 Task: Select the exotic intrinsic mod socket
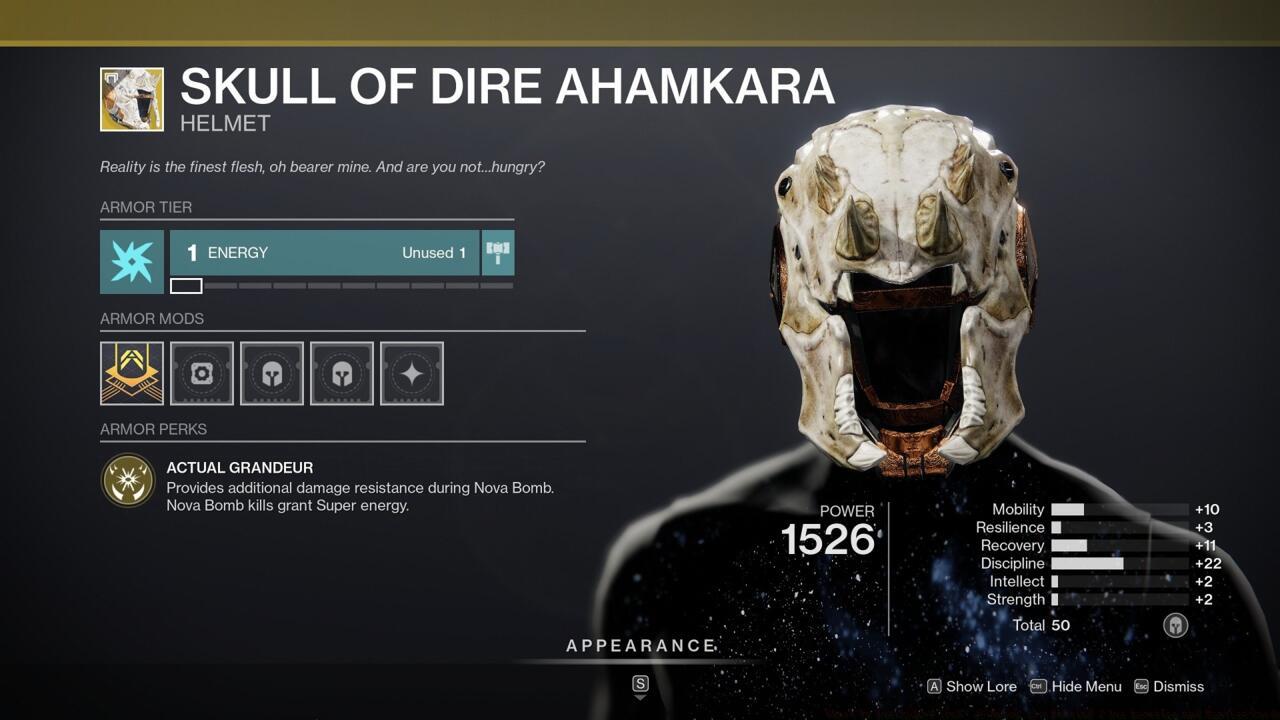tap(131, 373)
